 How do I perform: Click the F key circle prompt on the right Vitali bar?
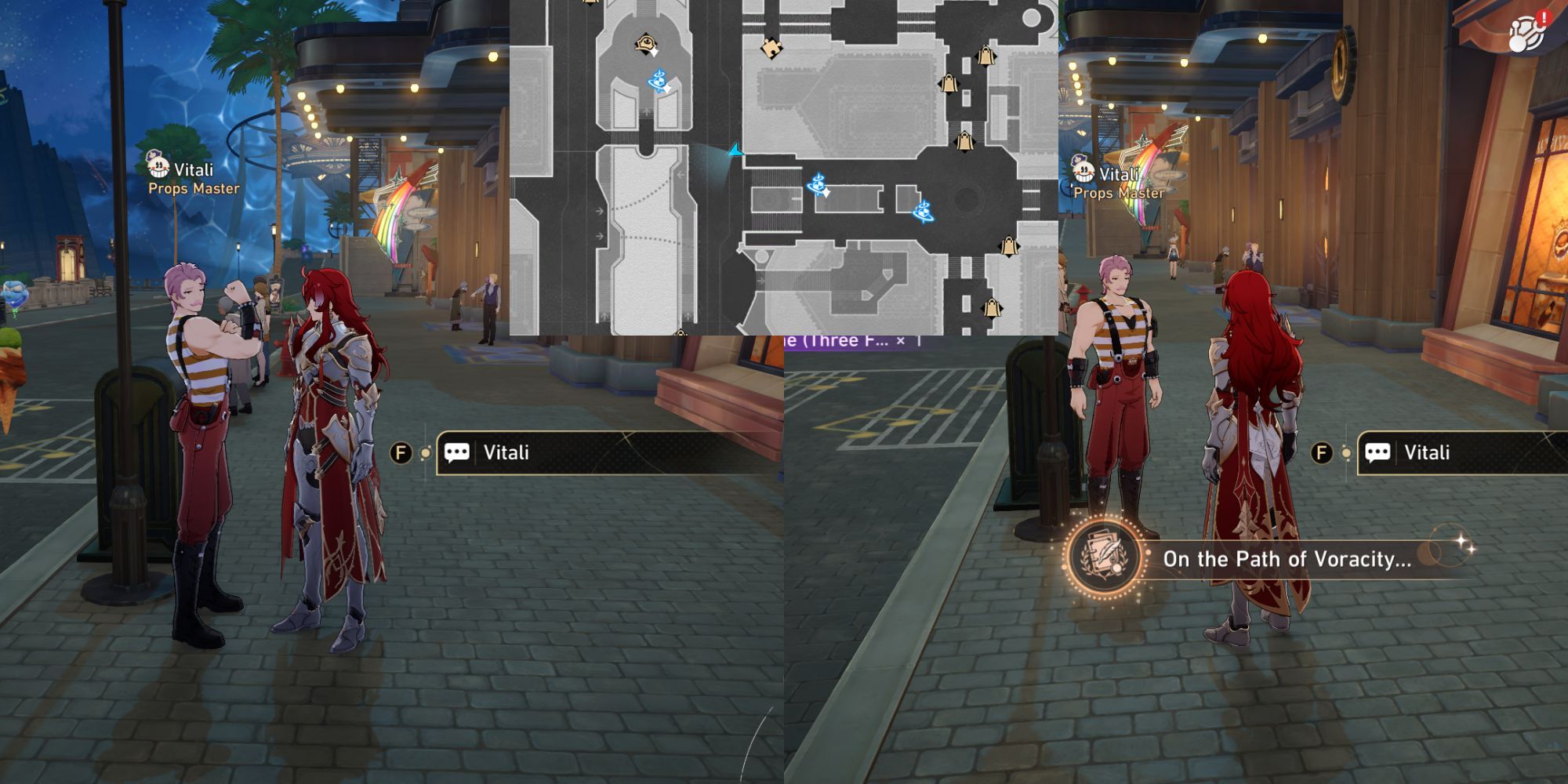pos(1322,452)
